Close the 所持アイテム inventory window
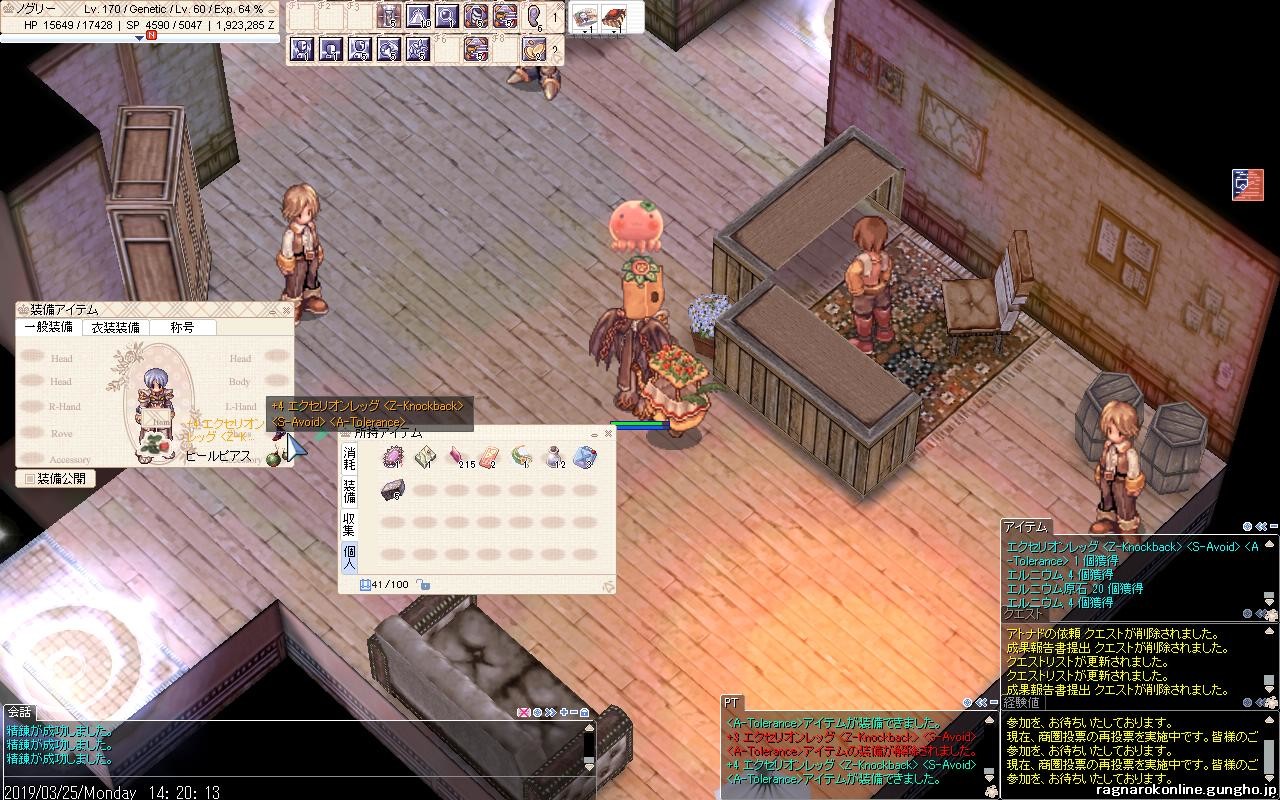This screenshot has height=800, width=1280. click(607, 434)
